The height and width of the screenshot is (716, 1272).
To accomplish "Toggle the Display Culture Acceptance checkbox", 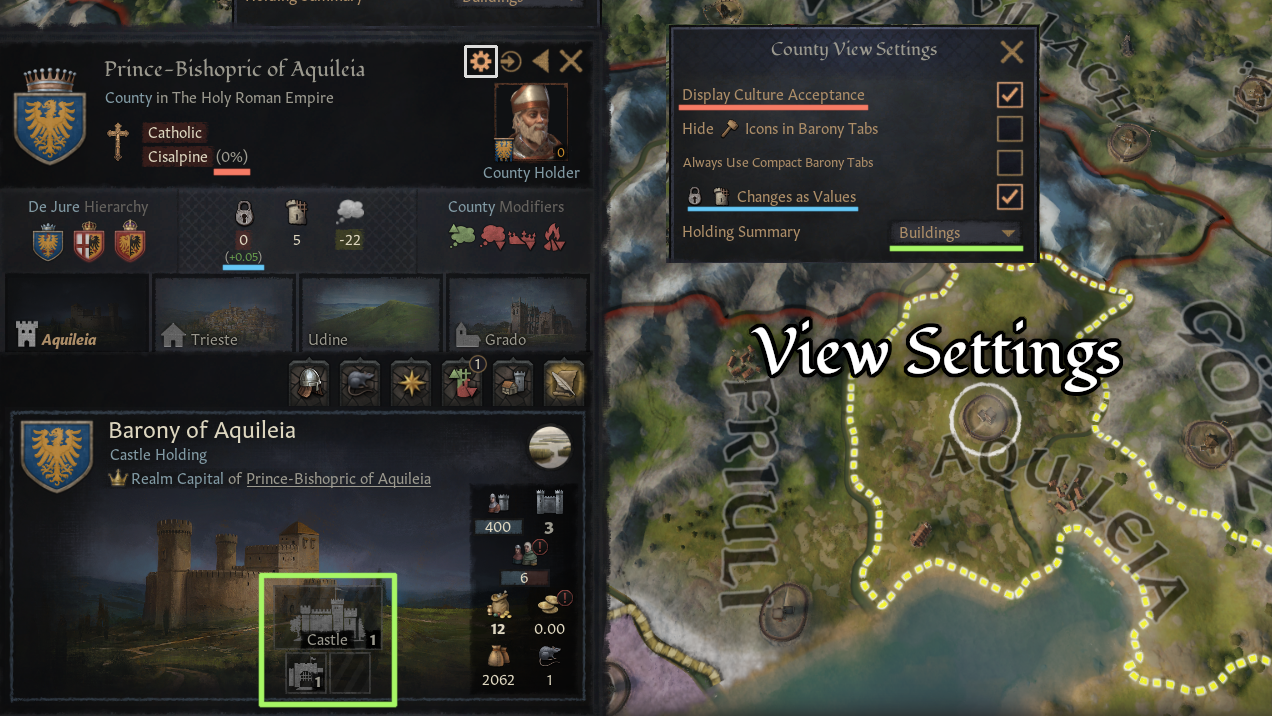I will [1010, 95].
